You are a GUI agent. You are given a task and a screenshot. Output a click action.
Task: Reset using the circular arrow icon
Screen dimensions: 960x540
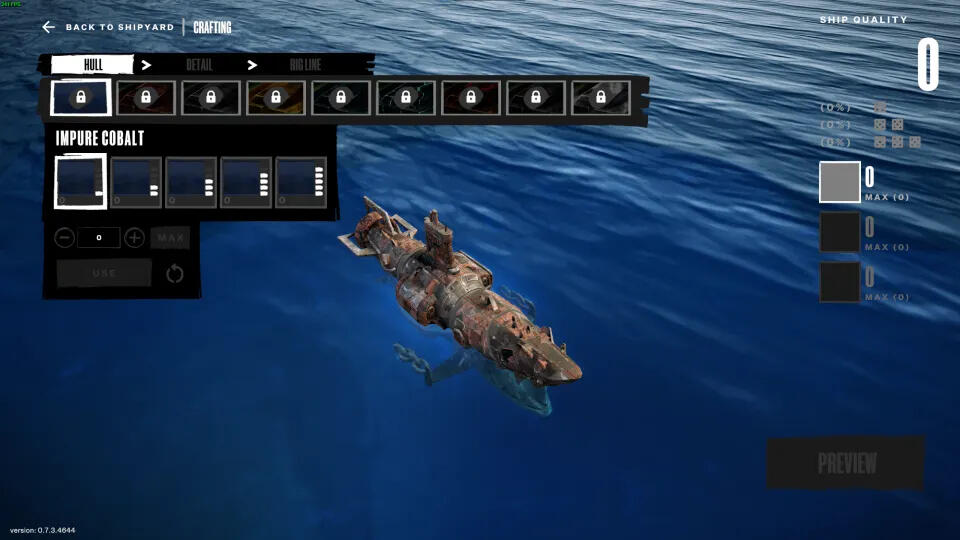tap(175, 273)
